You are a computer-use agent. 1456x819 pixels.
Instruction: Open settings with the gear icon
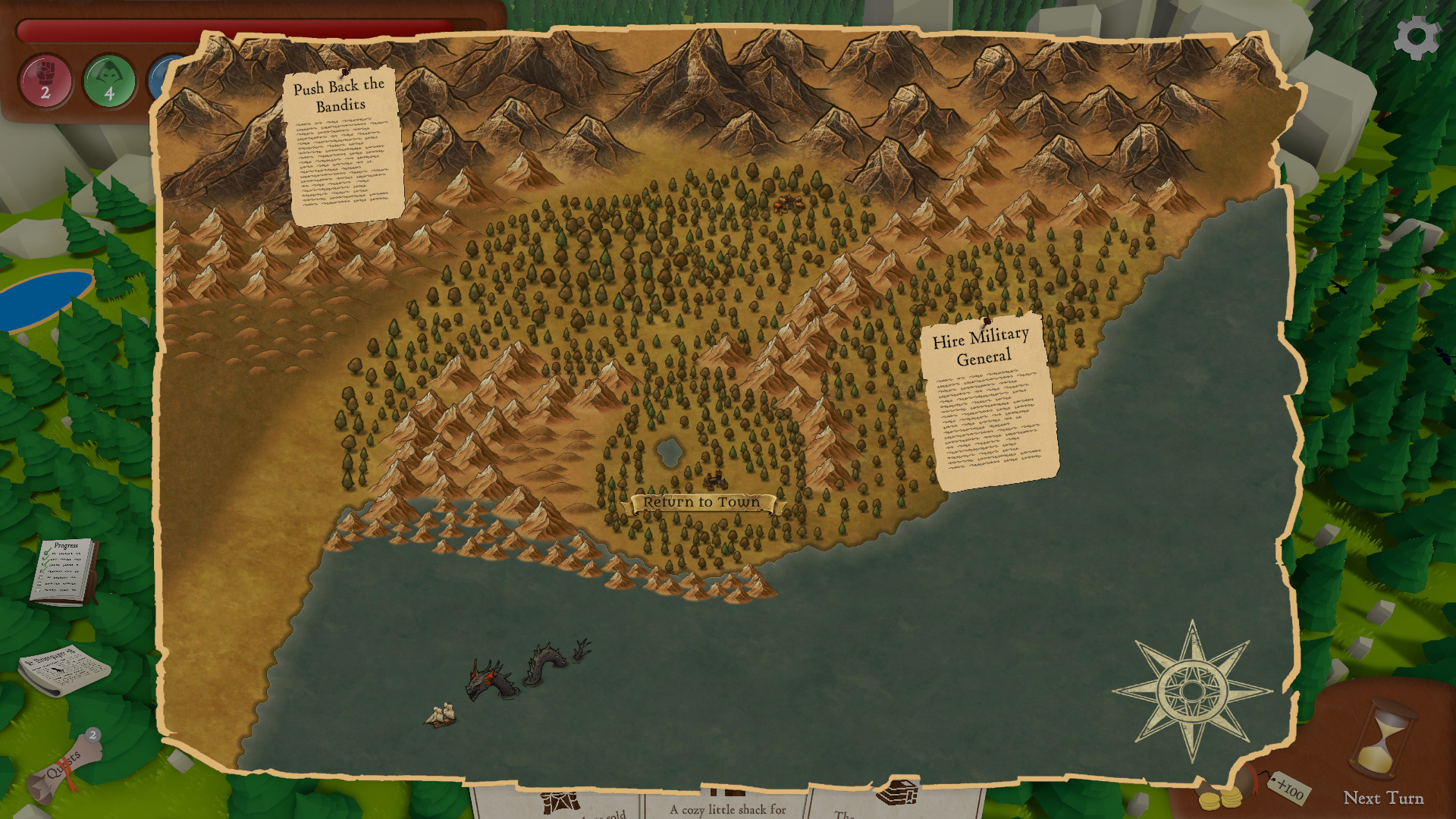click(x=1416, y=38)
